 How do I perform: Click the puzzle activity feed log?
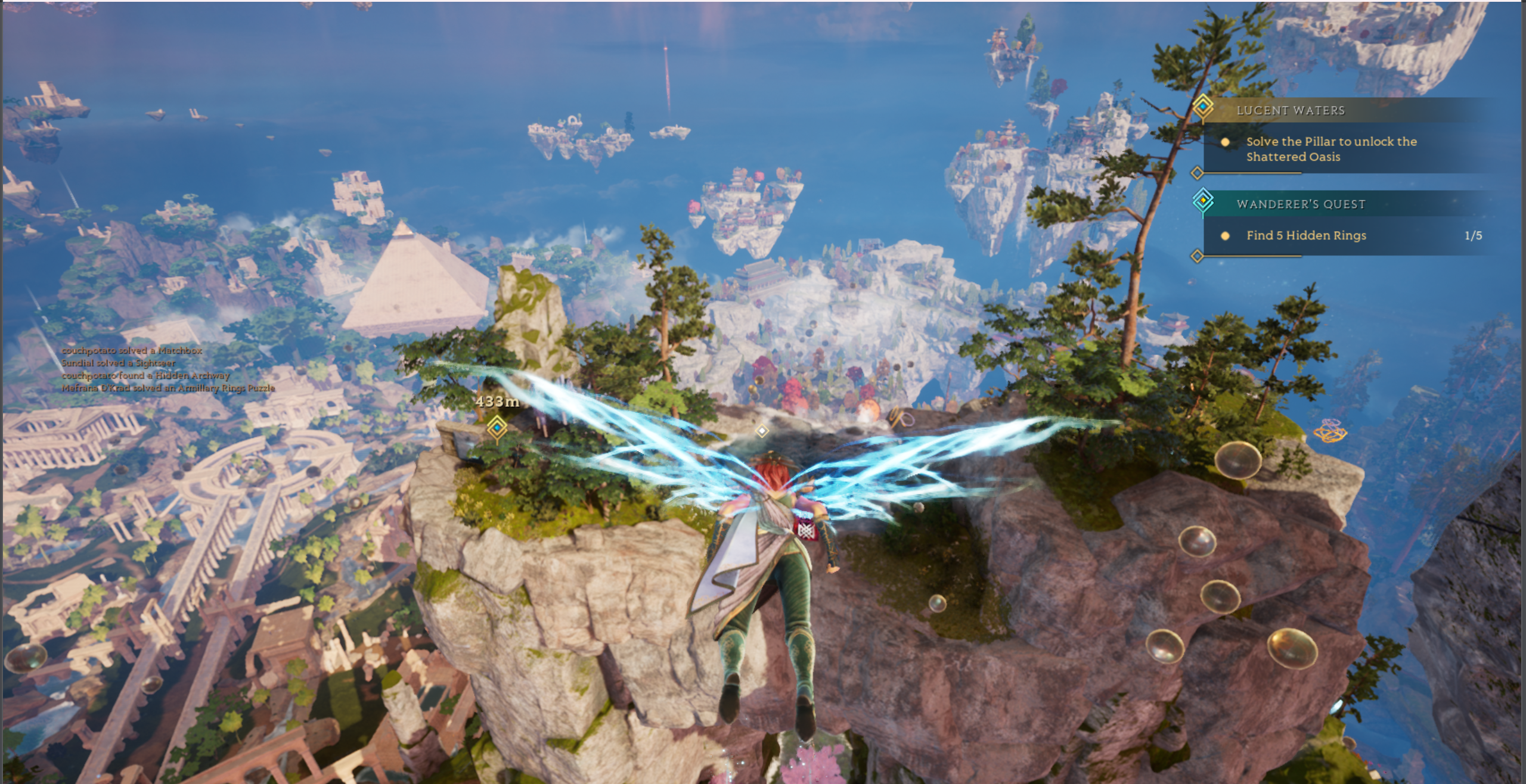pos(168,369)
